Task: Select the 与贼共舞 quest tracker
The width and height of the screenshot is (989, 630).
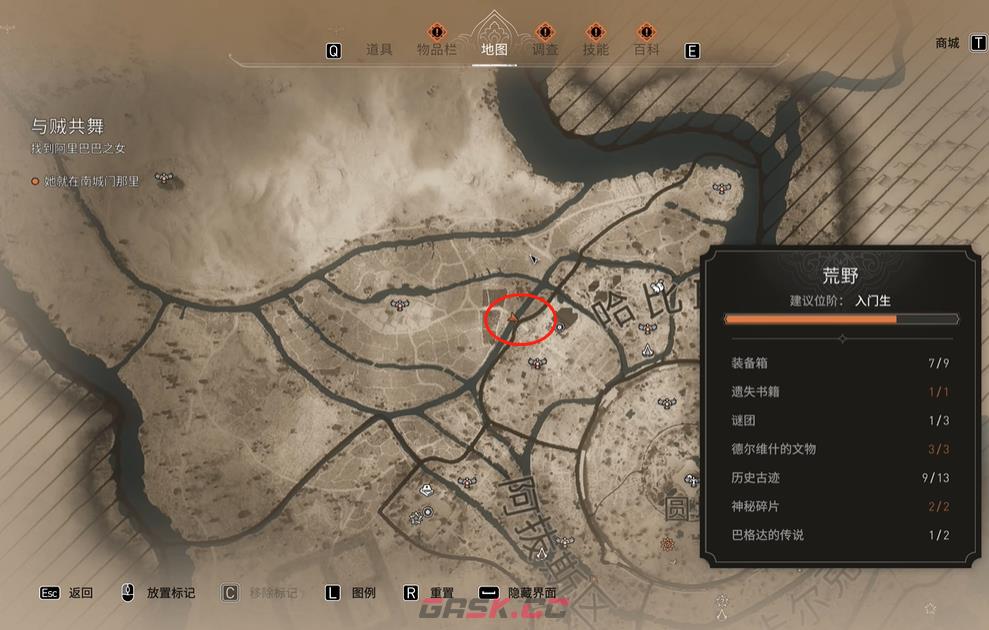Action: [x=68, y=126]
